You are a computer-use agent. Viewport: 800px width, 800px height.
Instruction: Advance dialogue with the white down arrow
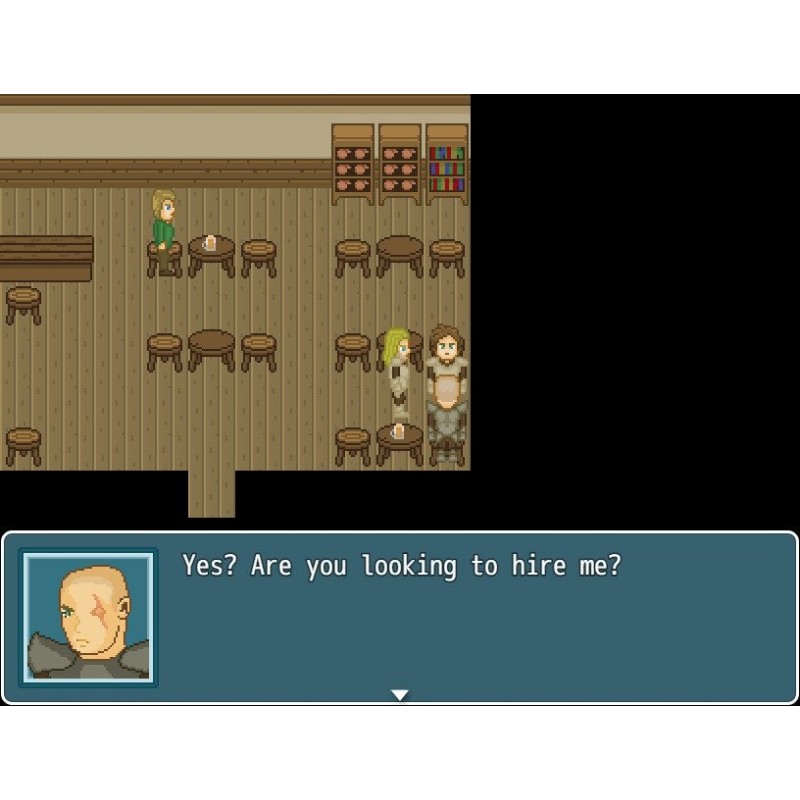tap(400, 695)
